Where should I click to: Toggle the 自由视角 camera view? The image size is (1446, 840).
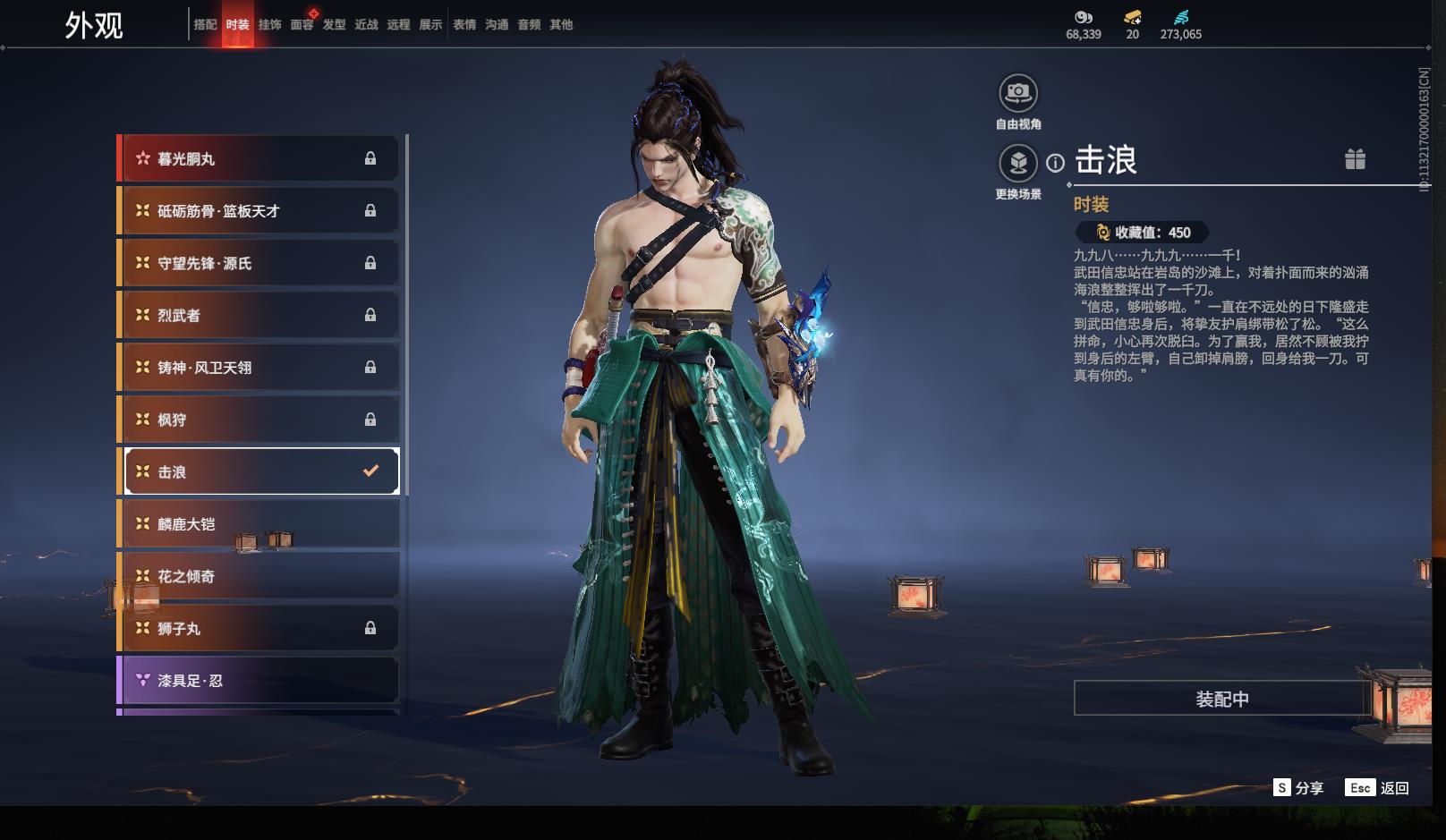click(1018, 93)
